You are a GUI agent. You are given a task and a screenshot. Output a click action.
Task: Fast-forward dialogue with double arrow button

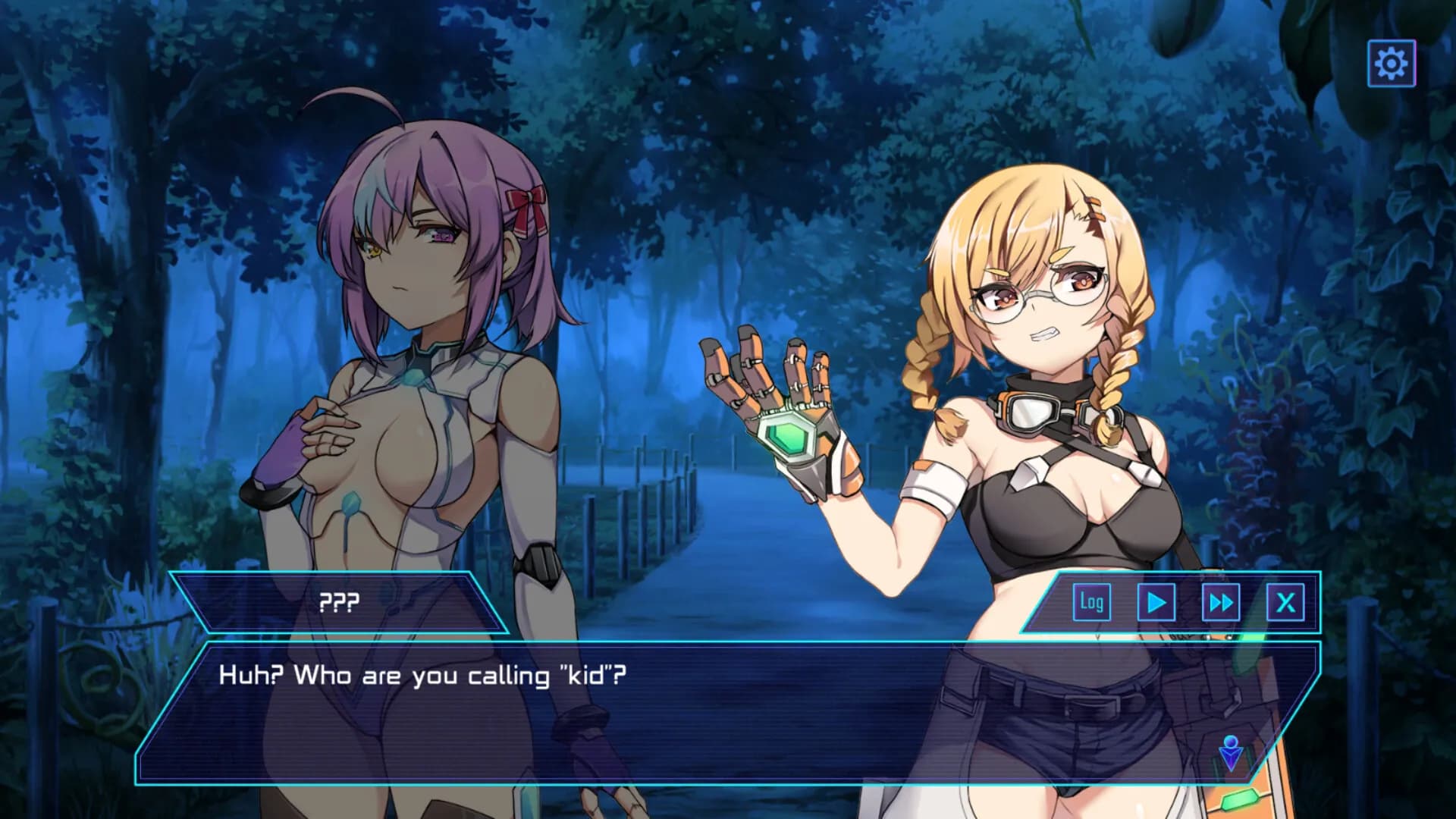pyautogui.click(x=1220, y=603)
